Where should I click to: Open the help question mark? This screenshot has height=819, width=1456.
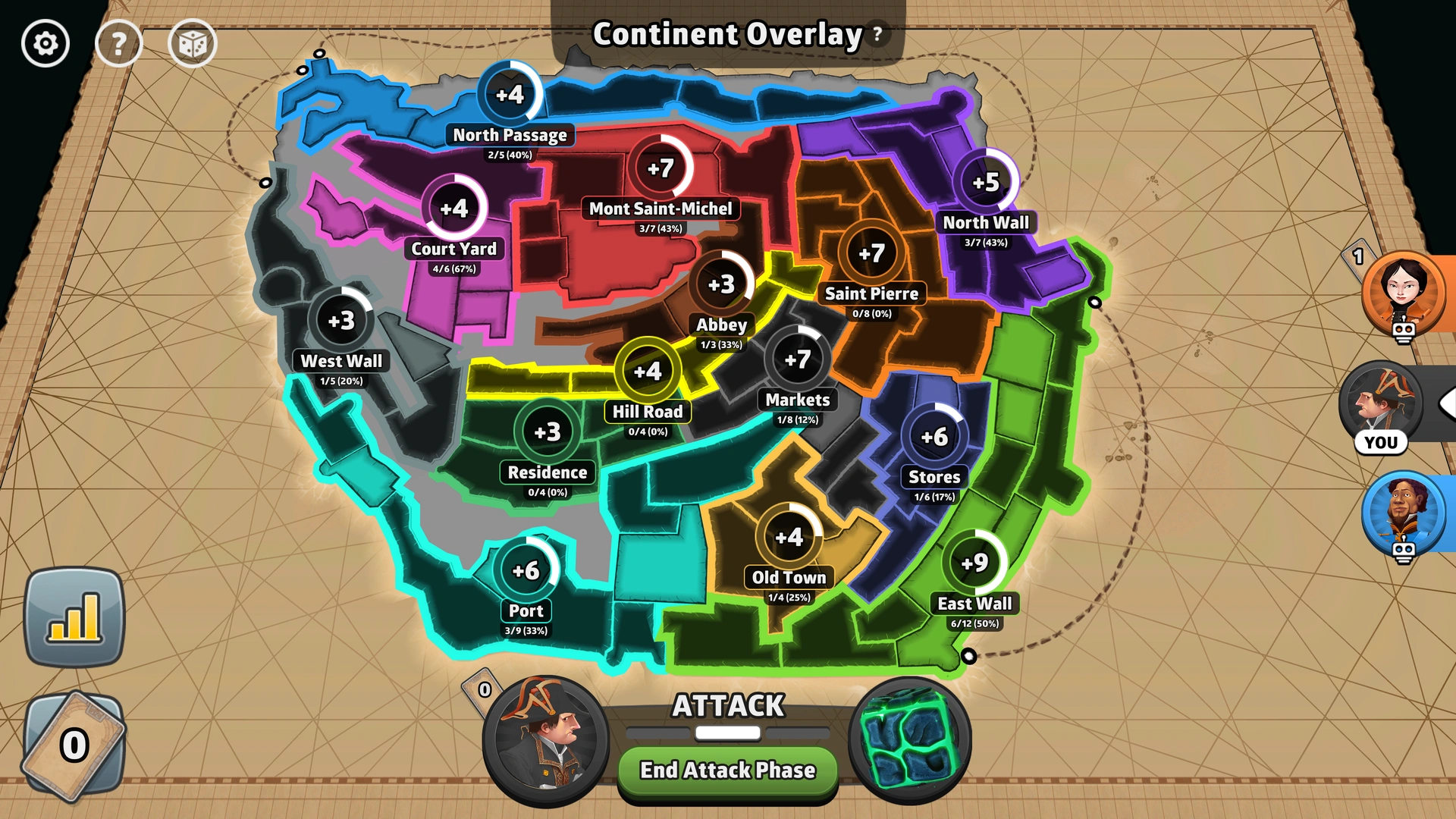click(x=118, y=44)
